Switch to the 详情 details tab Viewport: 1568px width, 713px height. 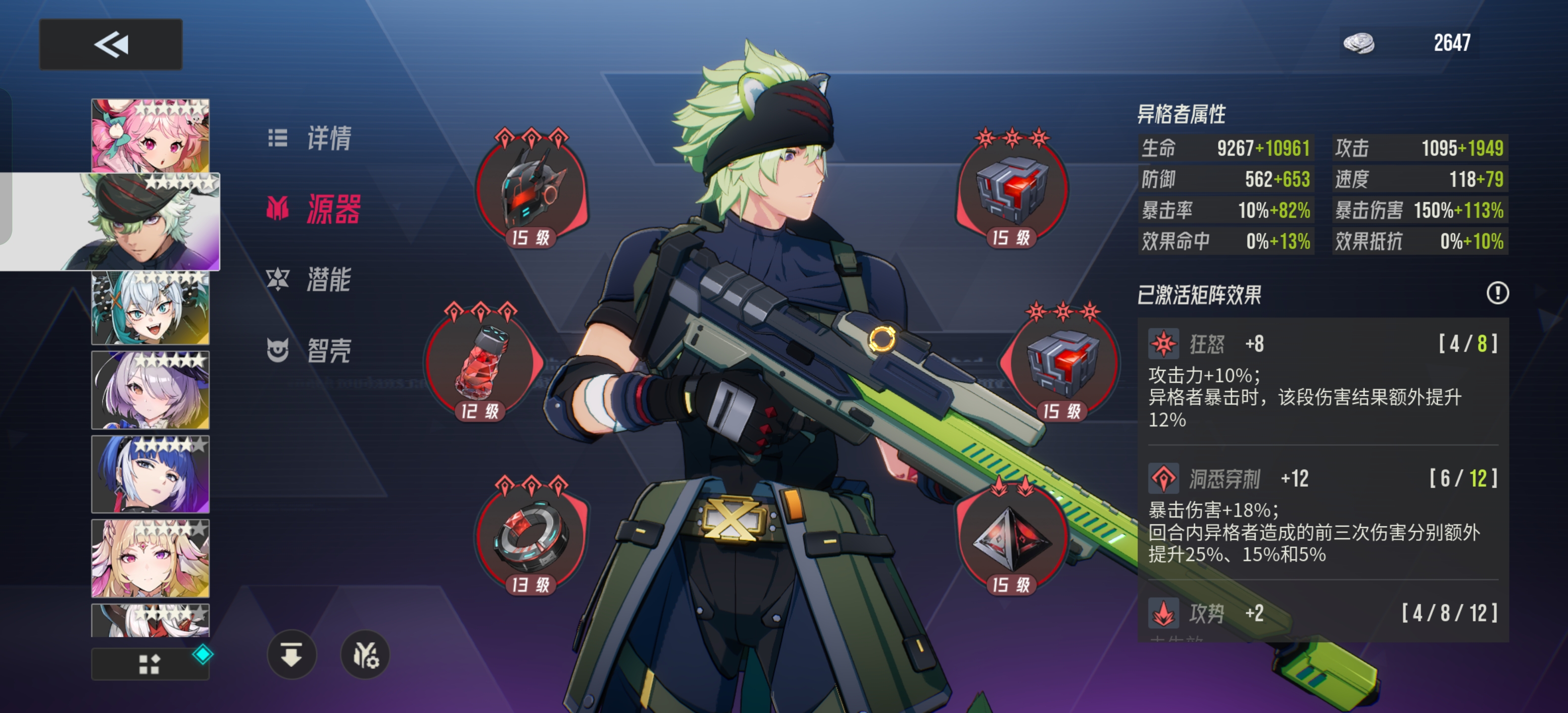pyautogui.click(x=310, y=138)
